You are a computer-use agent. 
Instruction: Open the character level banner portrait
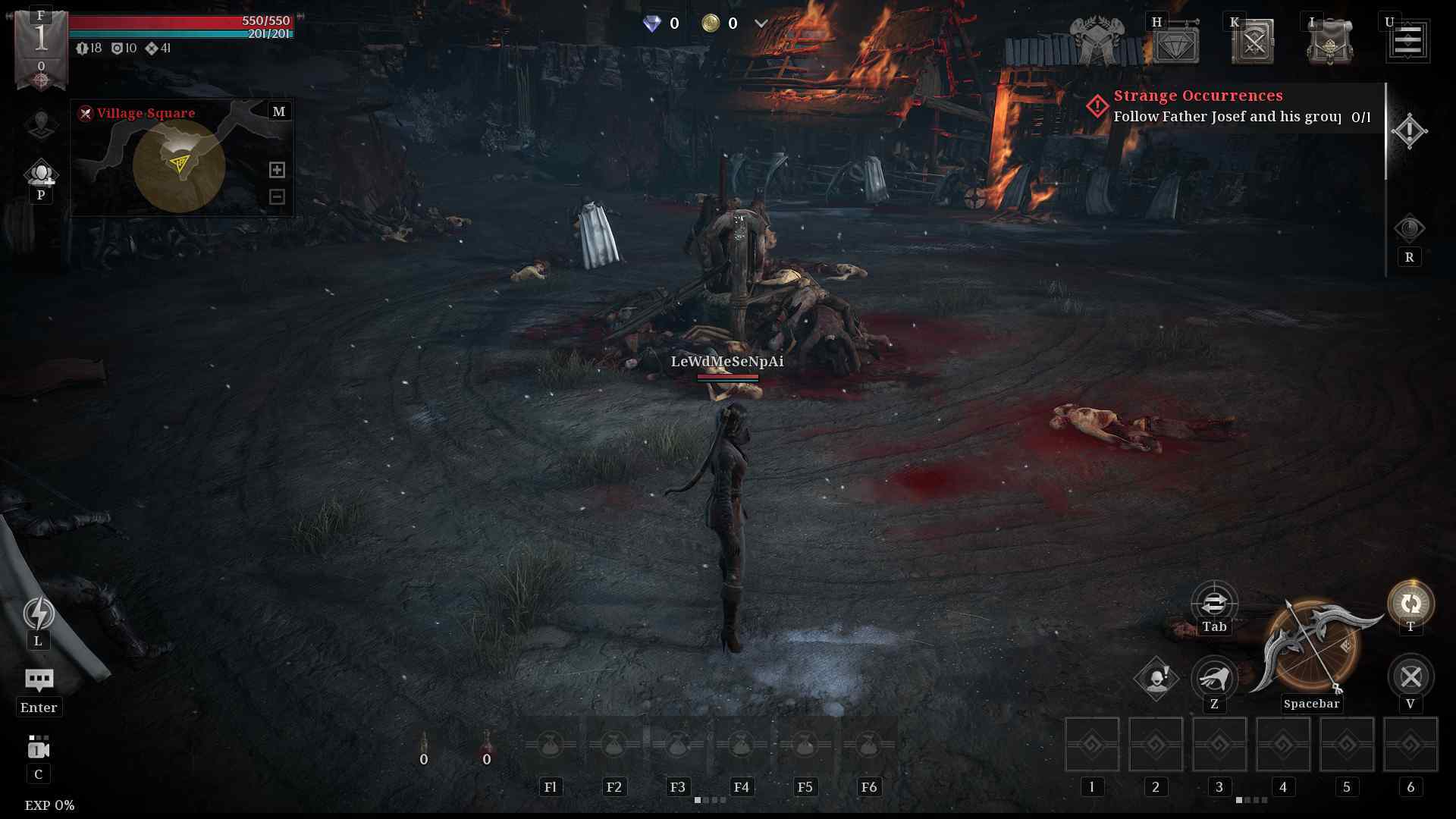41,47
